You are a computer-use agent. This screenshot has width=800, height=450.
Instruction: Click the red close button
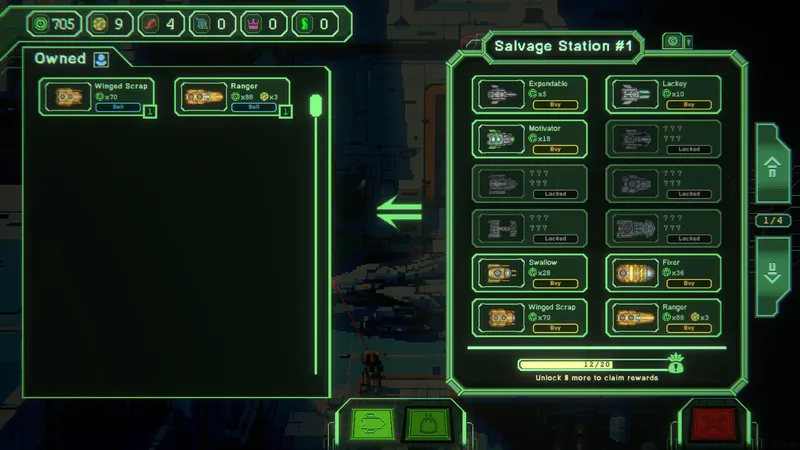[714, 425]
